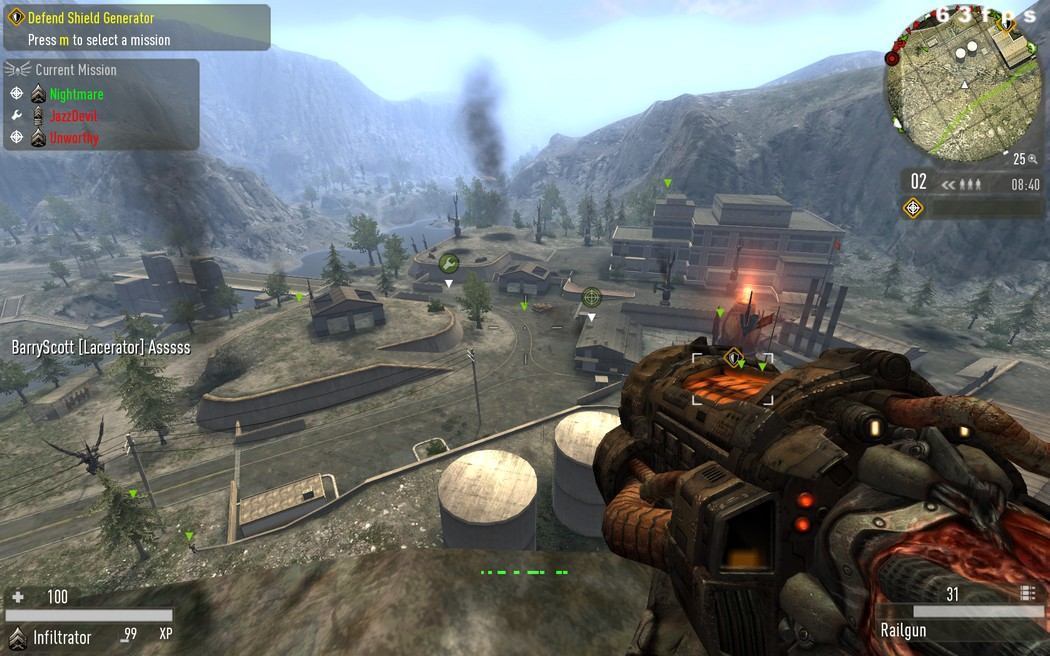1050x656 pixels.
Task: Select the green crosshair waypoint marker
Action: (x=592, y=296)
